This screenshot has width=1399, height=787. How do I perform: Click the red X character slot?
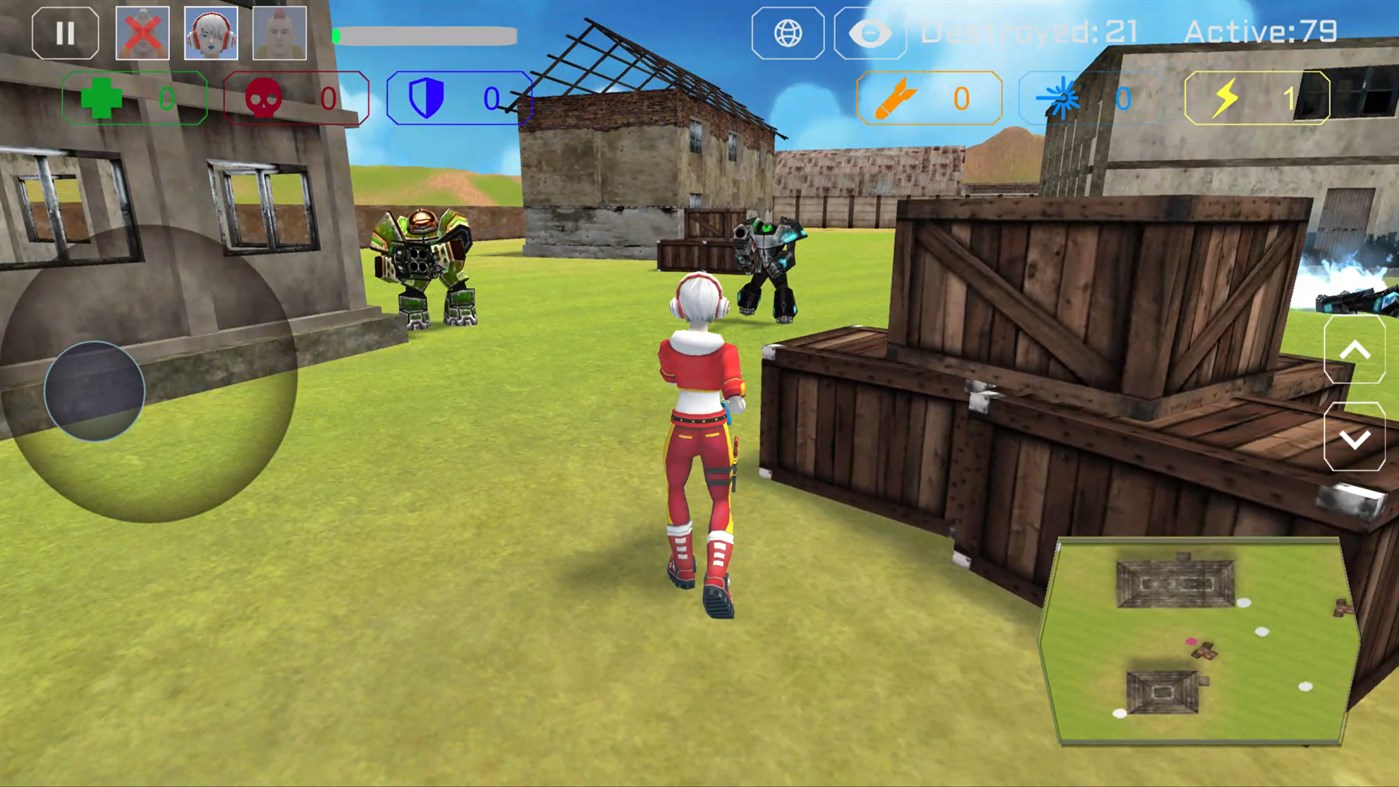[x=142, y=33]
